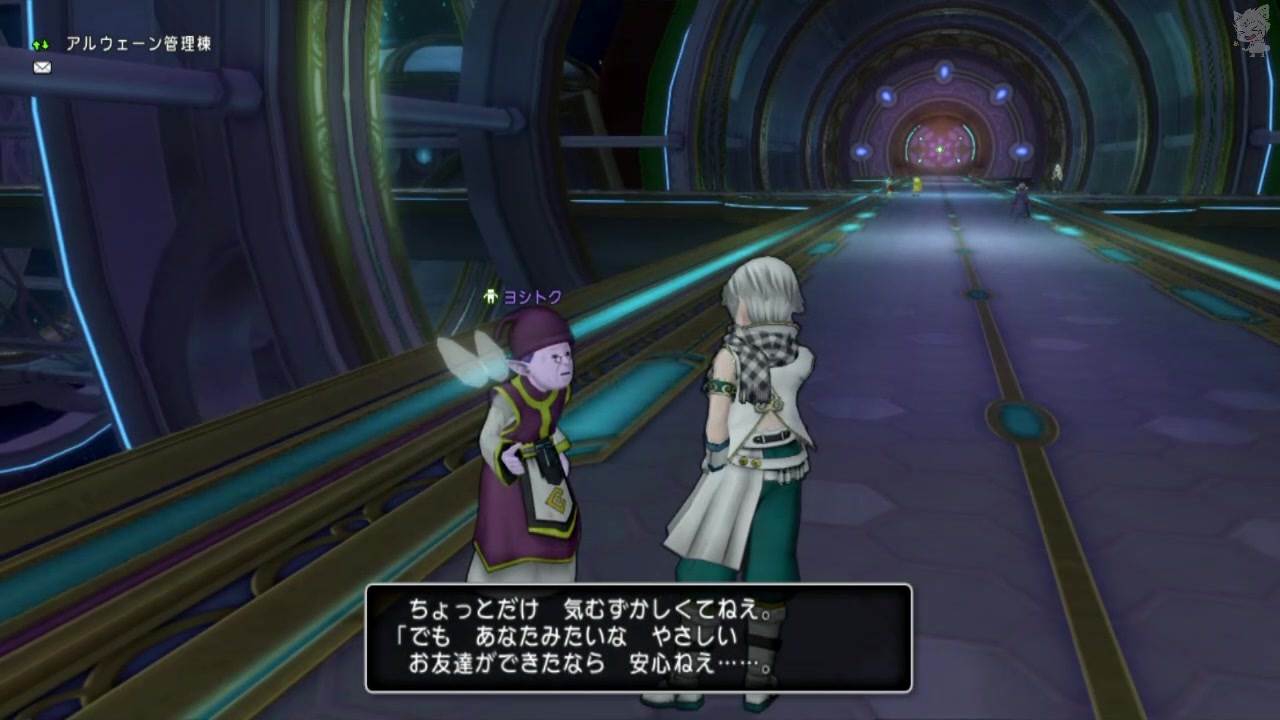
Task: Click the mail envelope notification icon
Action: tap(41, 67)
